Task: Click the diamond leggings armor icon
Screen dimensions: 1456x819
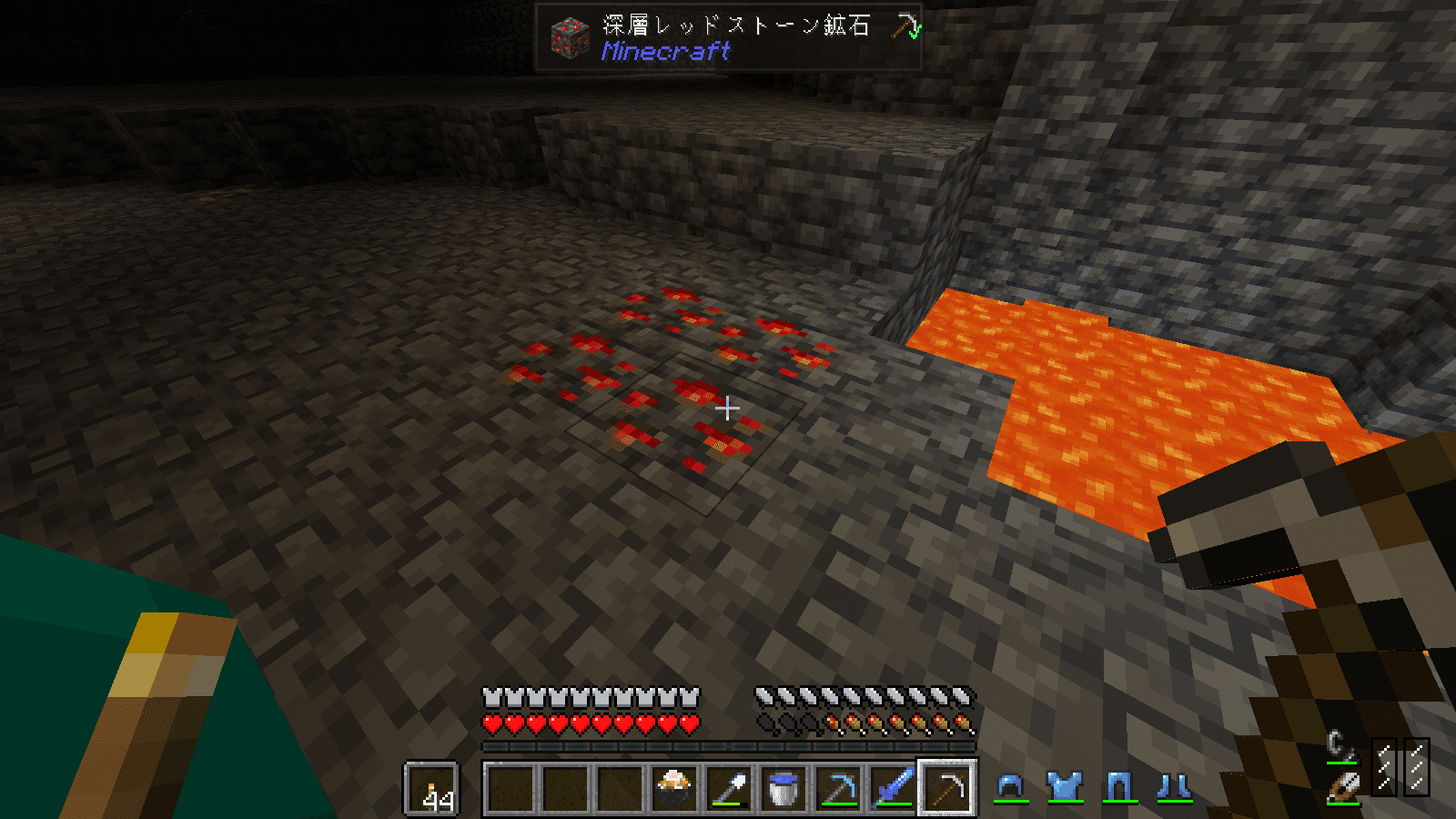Action: pos(1119,786)
